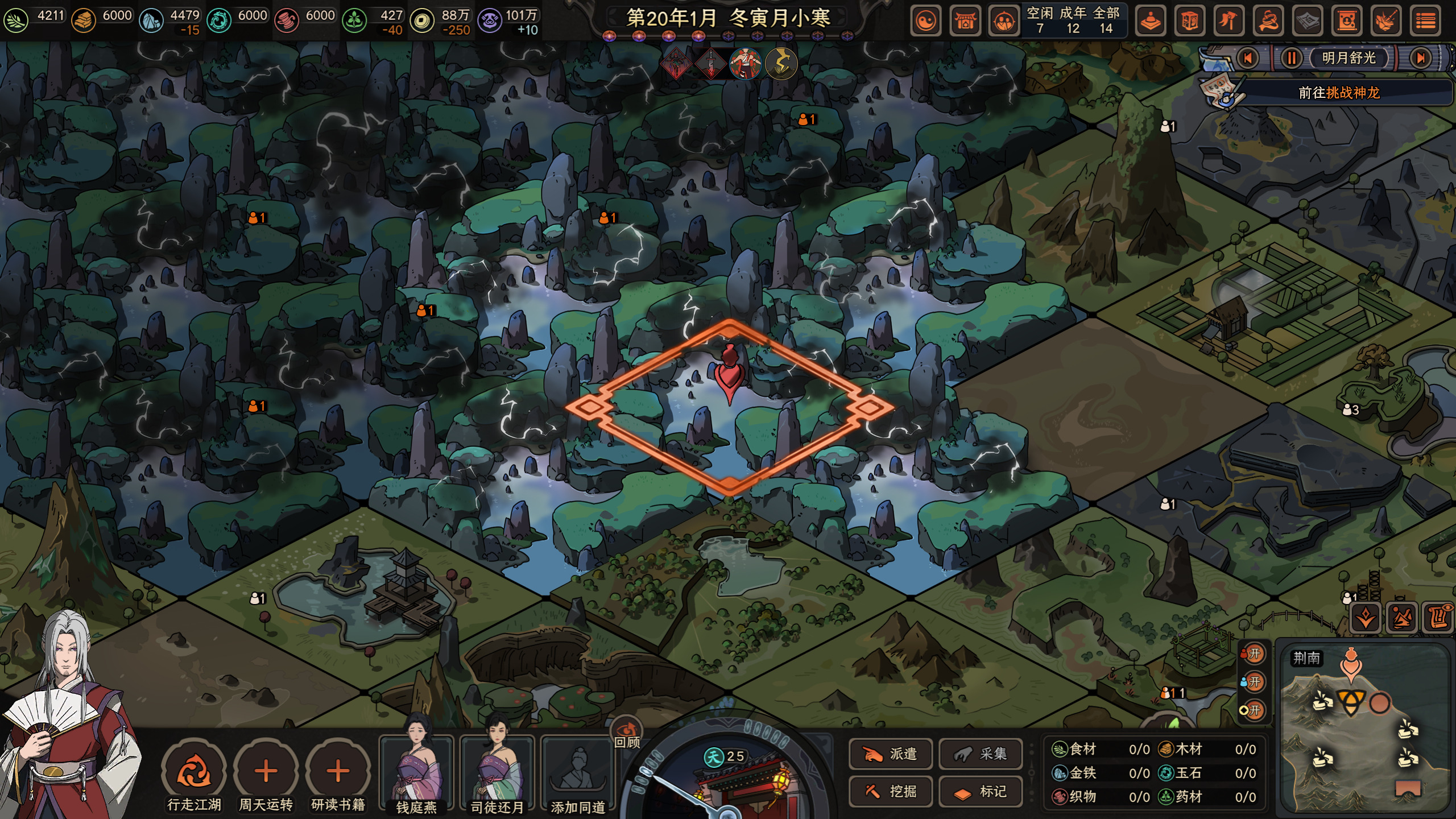Add a book in 研读书籍

[x=338, y=772]
